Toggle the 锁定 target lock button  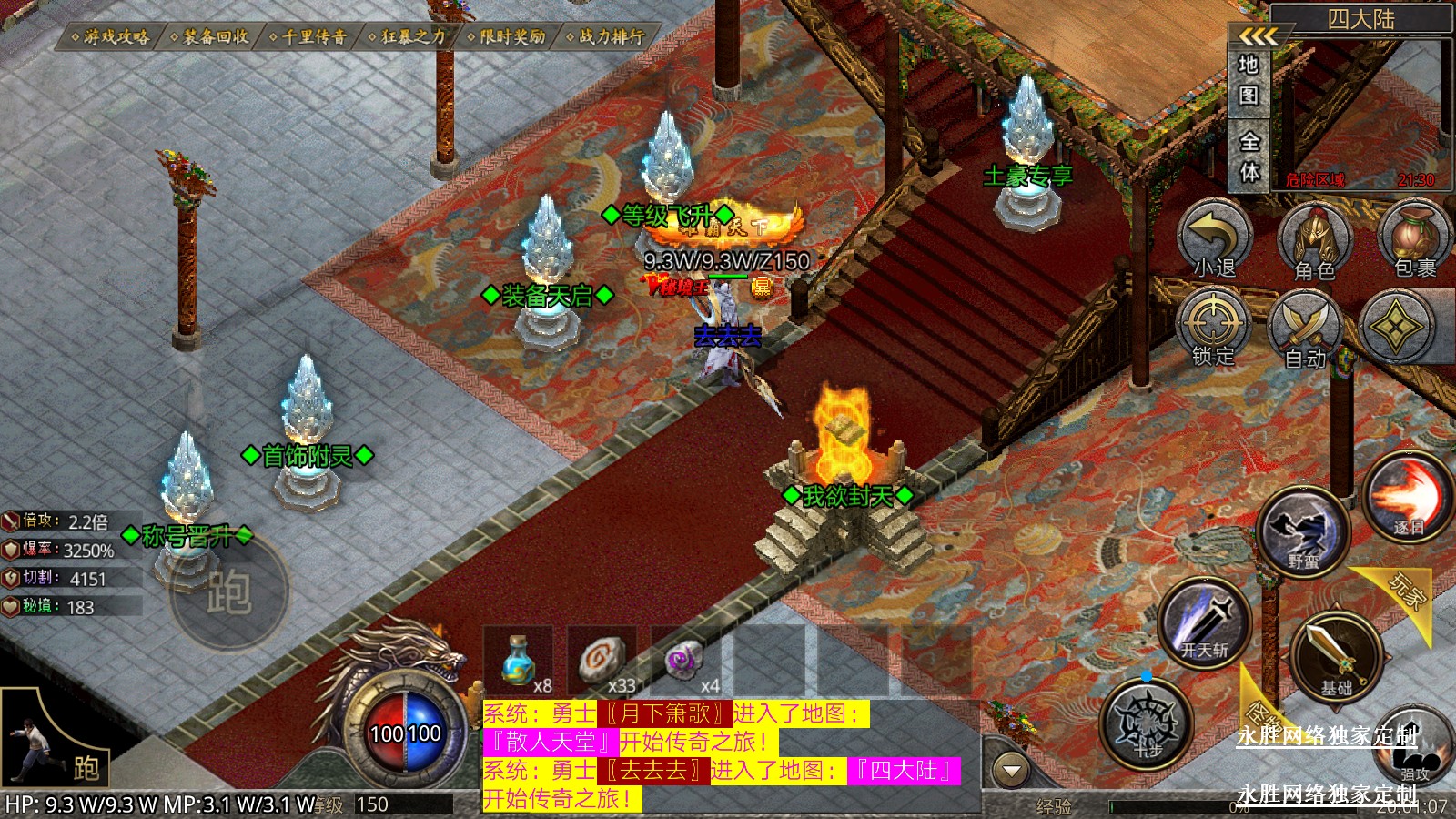[1213, 328]
